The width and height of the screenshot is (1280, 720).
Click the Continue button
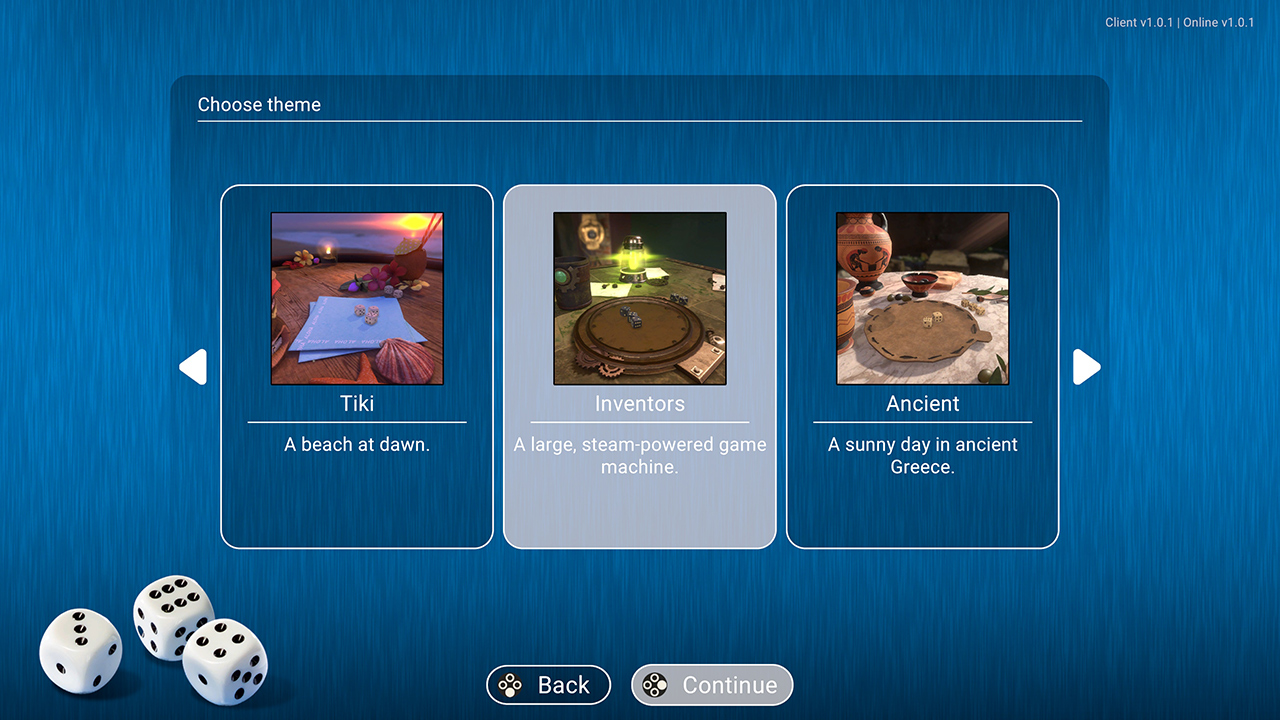712,685
